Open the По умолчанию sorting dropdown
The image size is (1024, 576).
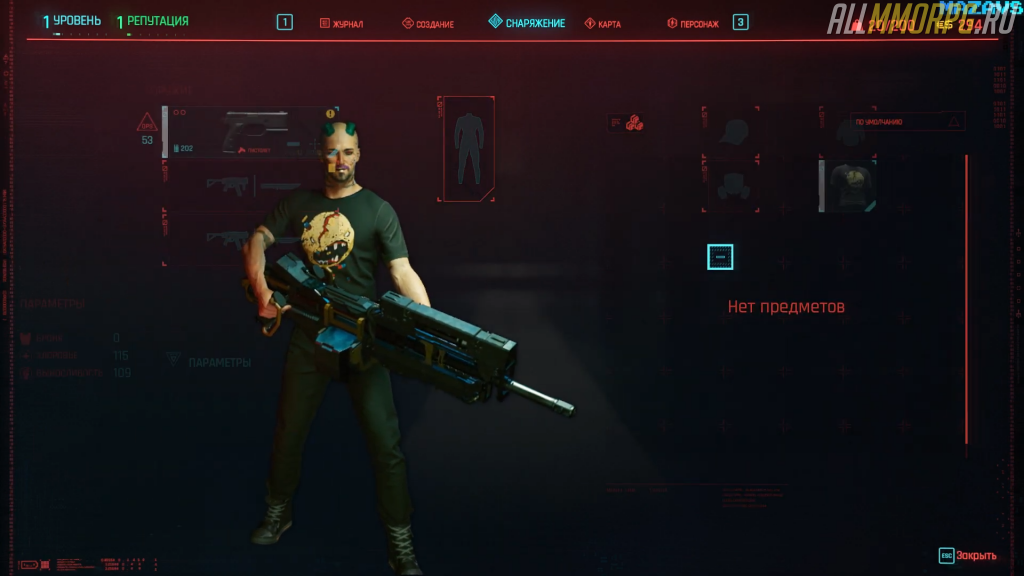click(907, 122)
